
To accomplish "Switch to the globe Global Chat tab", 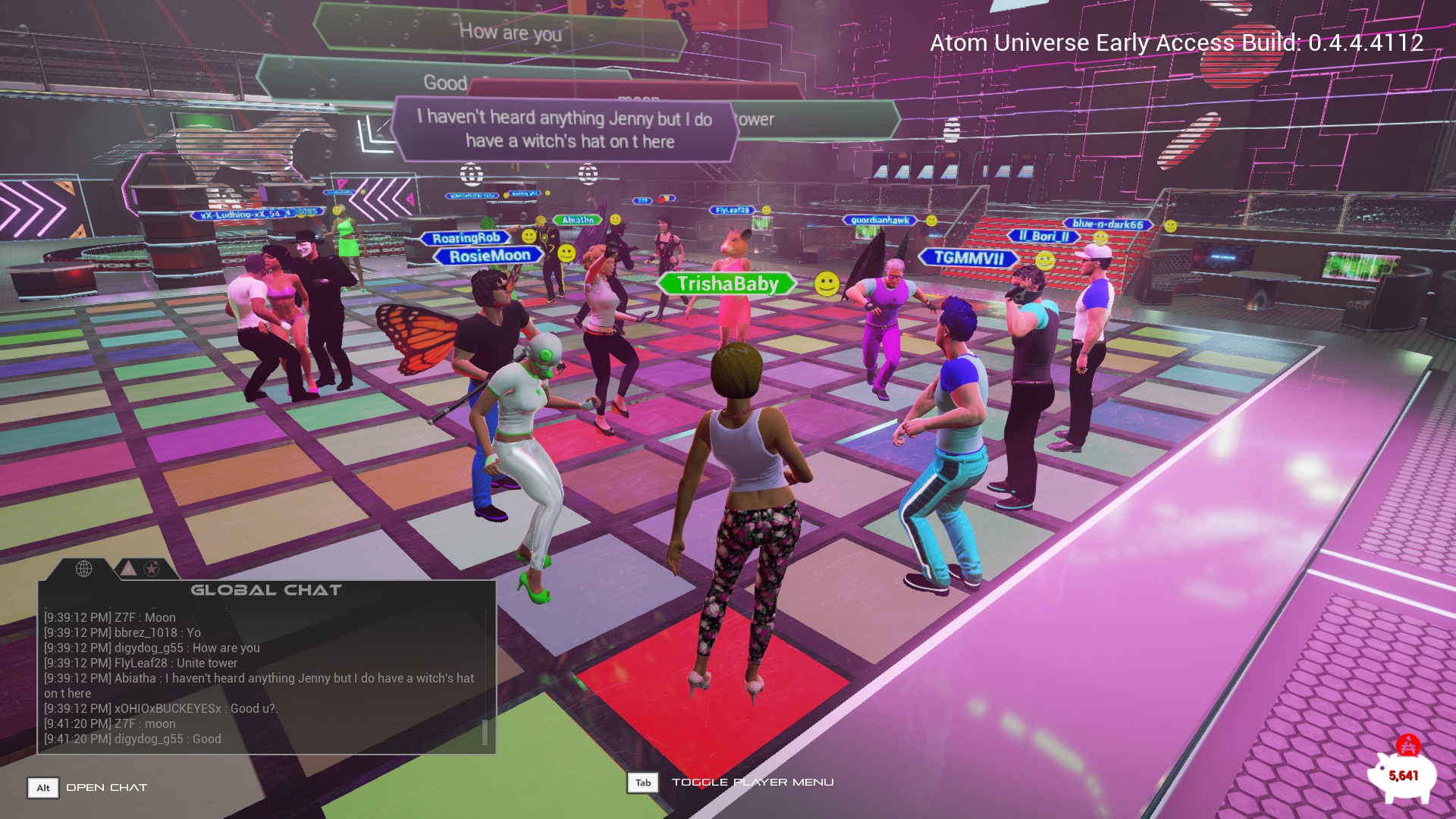I will [x=83, y=568].
